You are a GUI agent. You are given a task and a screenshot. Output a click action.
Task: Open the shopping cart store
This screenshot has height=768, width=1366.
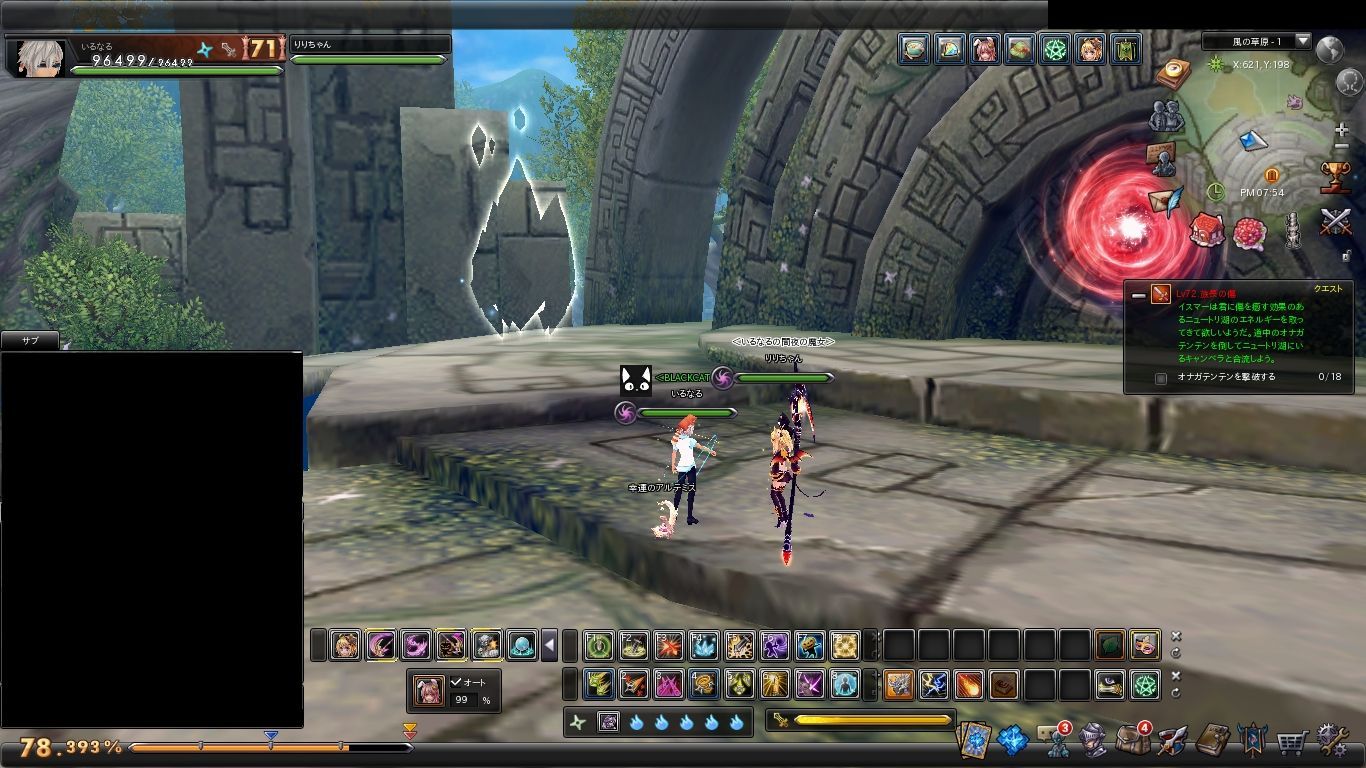point(1291,741)
